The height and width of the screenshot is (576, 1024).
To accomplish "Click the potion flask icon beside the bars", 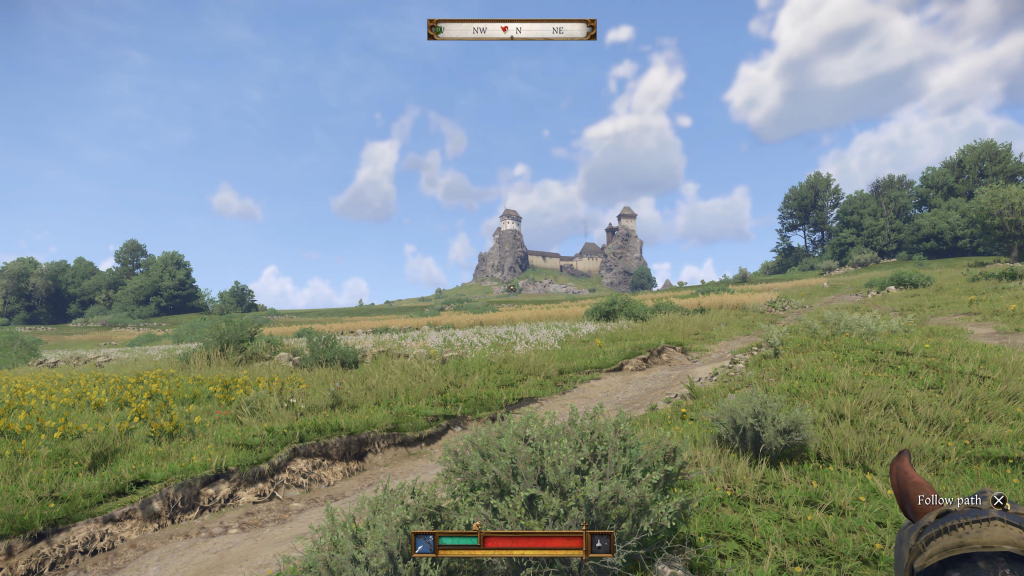I will 600,543.
